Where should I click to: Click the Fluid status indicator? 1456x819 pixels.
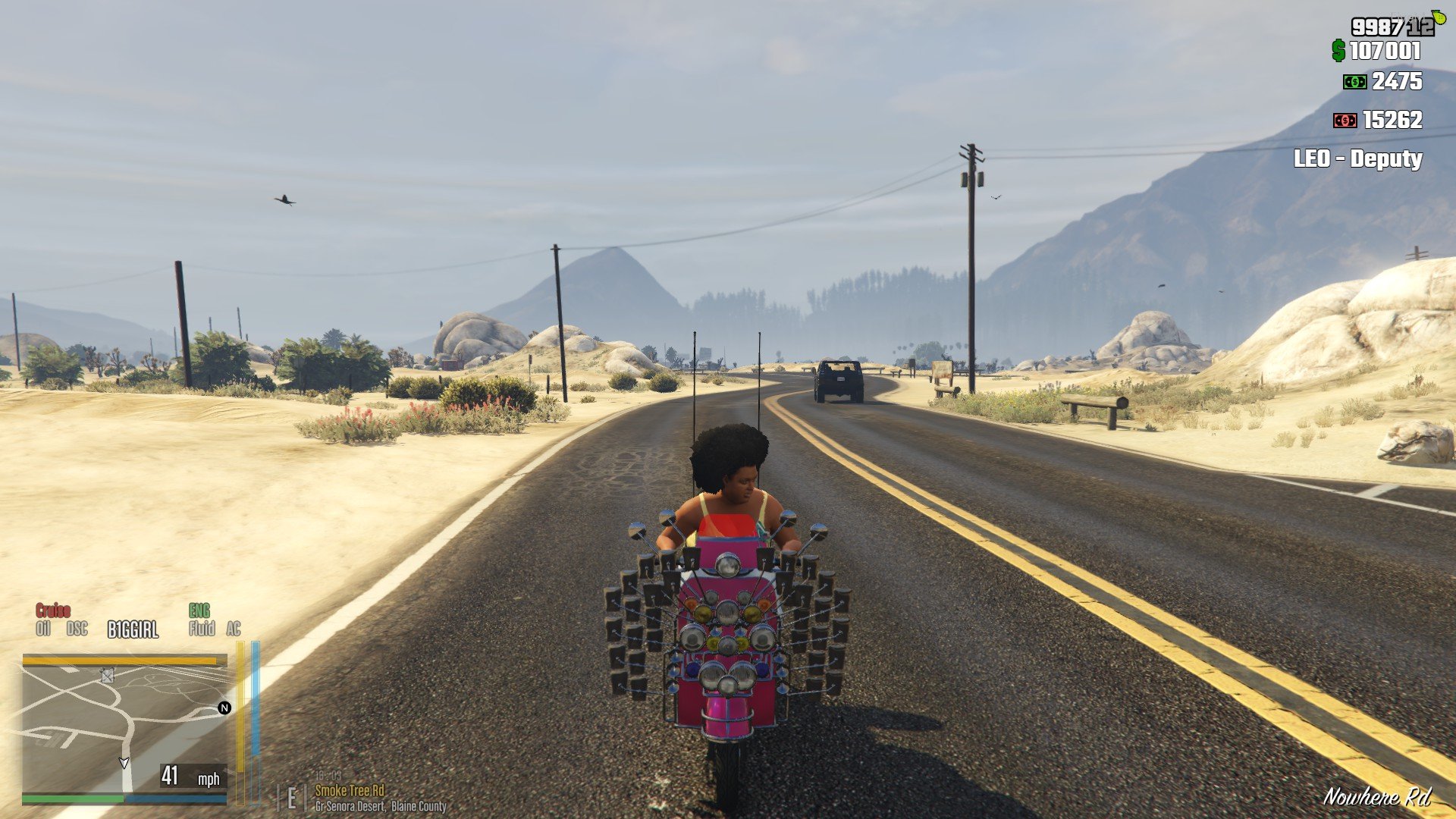coord(202,629)
